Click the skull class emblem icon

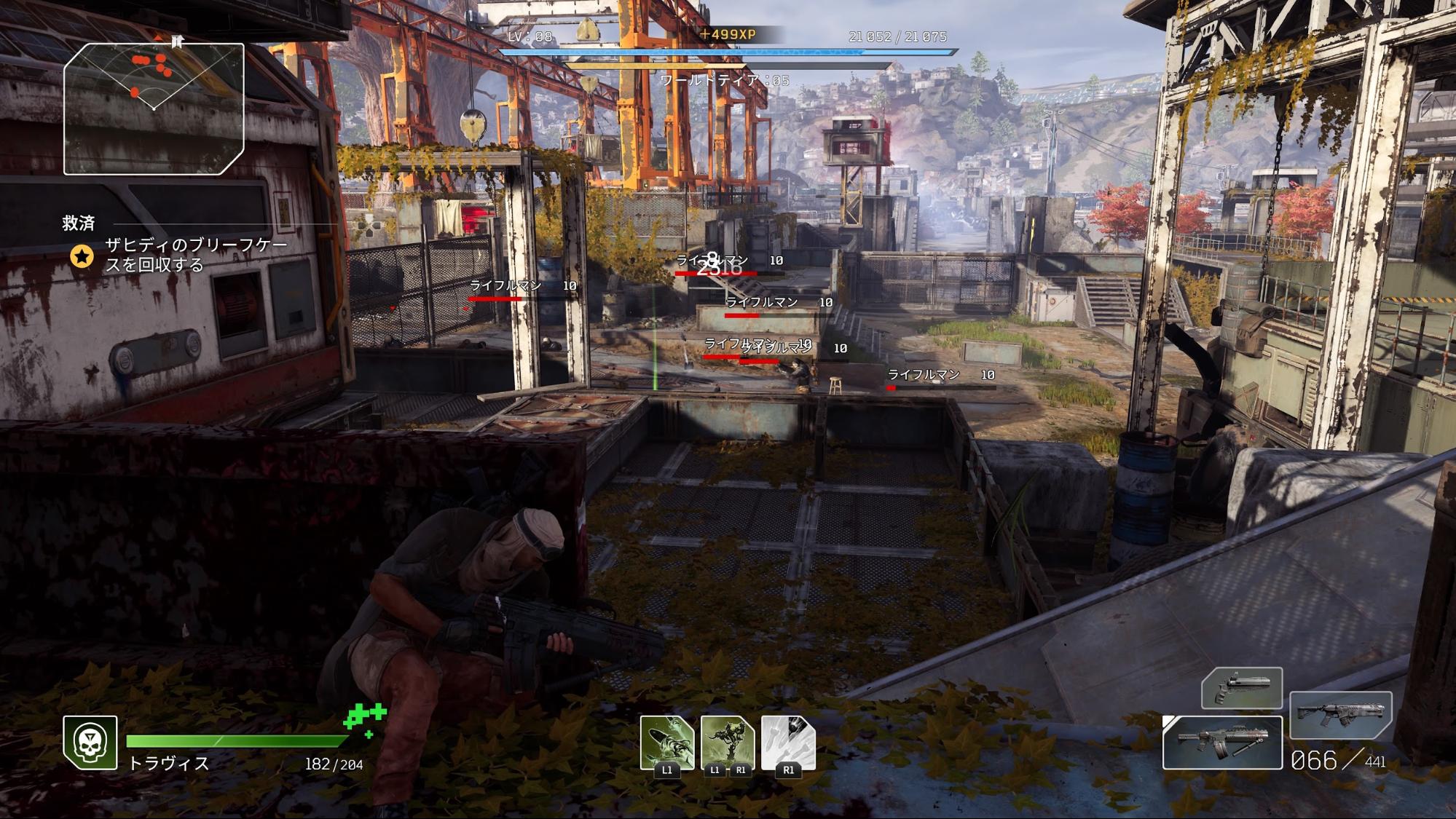(x=90, y=743)
